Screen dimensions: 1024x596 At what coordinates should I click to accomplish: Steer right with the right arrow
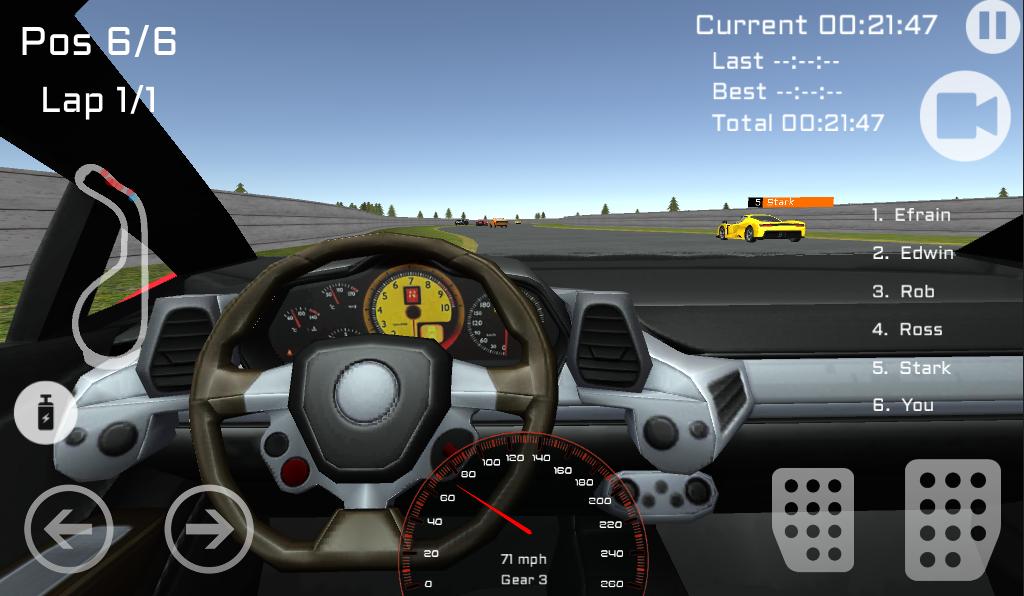point(208,530)
